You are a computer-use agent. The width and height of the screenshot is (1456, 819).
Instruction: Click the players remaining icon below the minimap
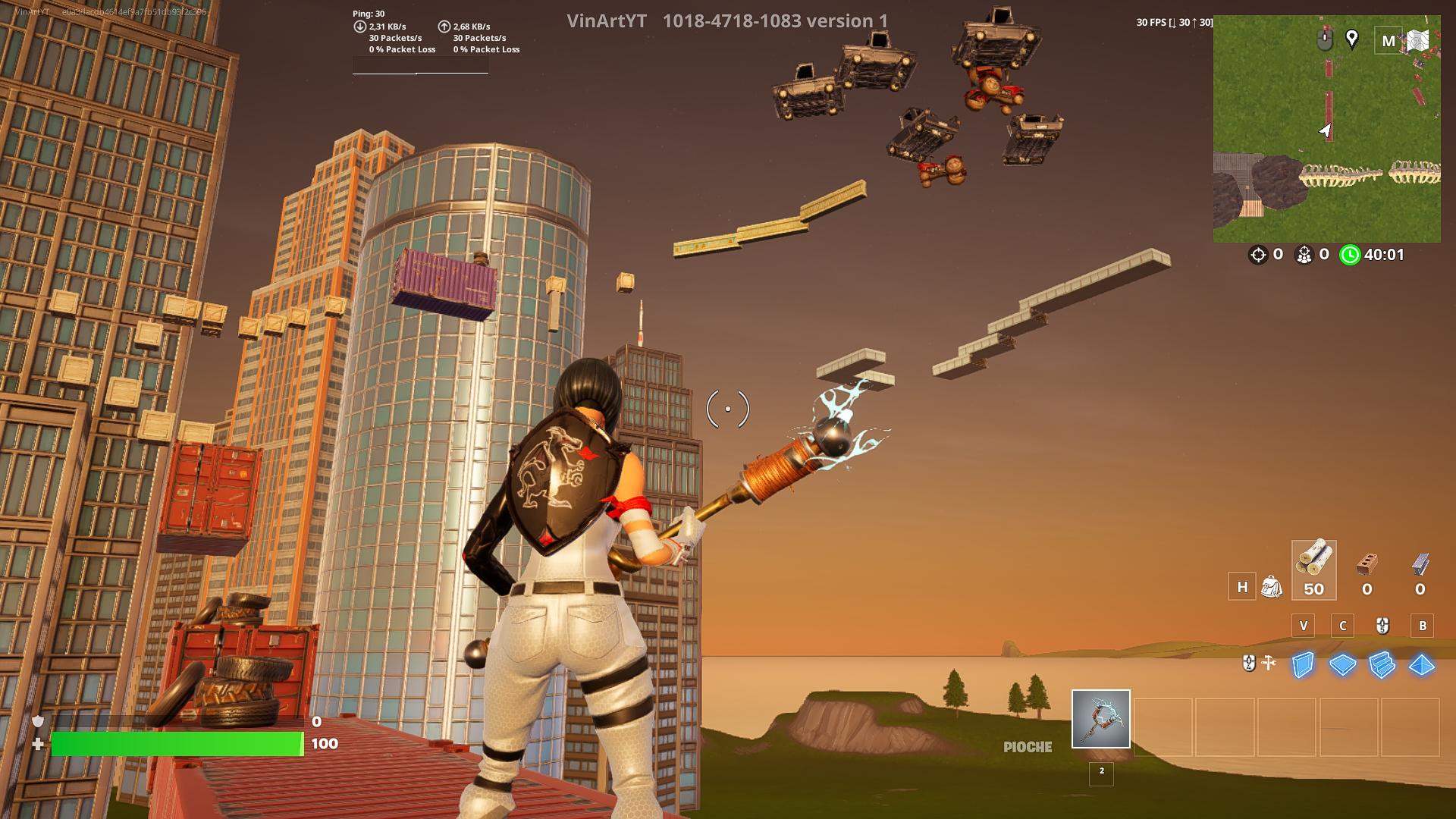[x=1304, y=256]
